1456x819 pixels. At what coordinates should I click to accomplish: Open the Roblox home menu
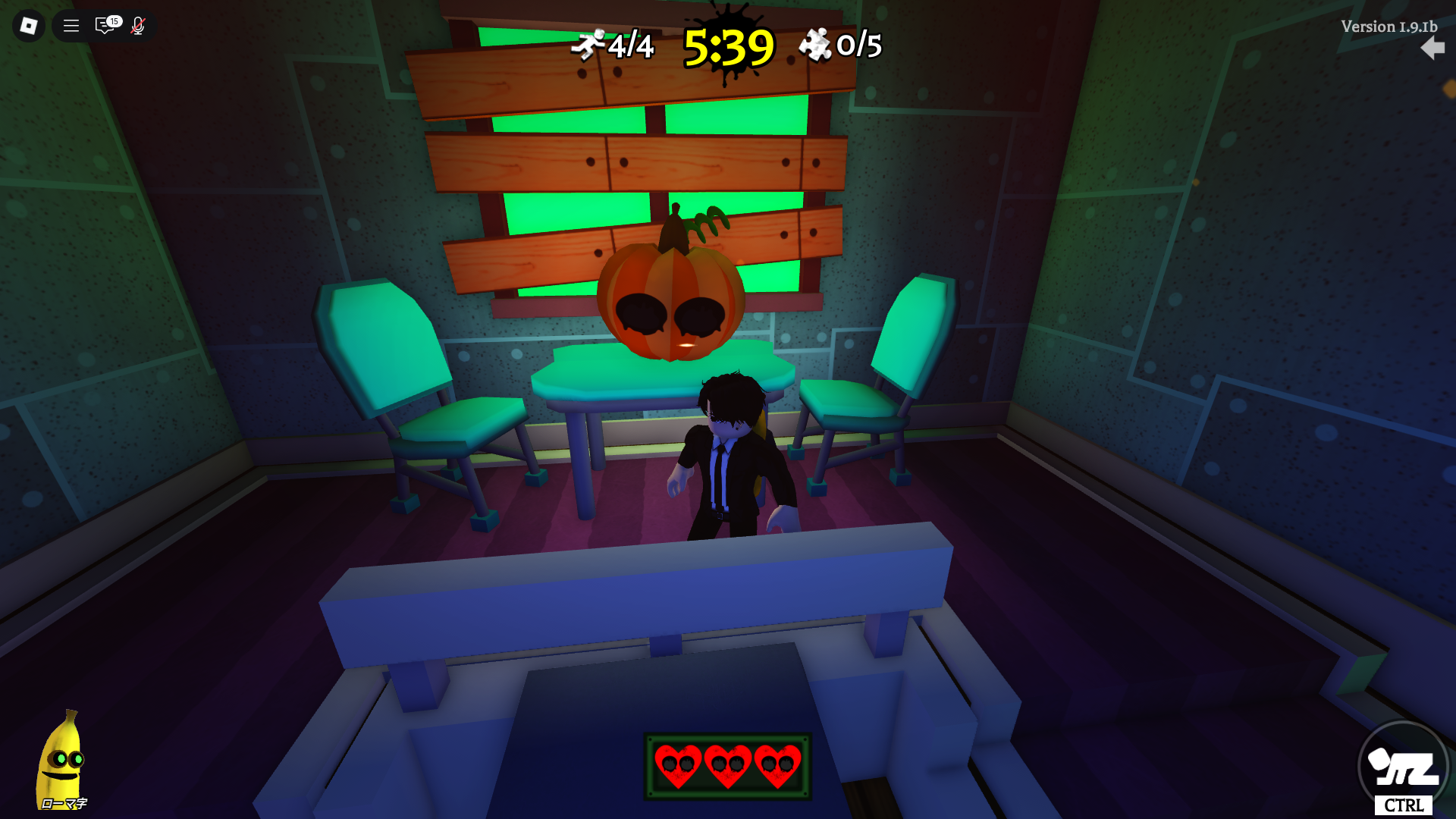[x=28, y=26]
